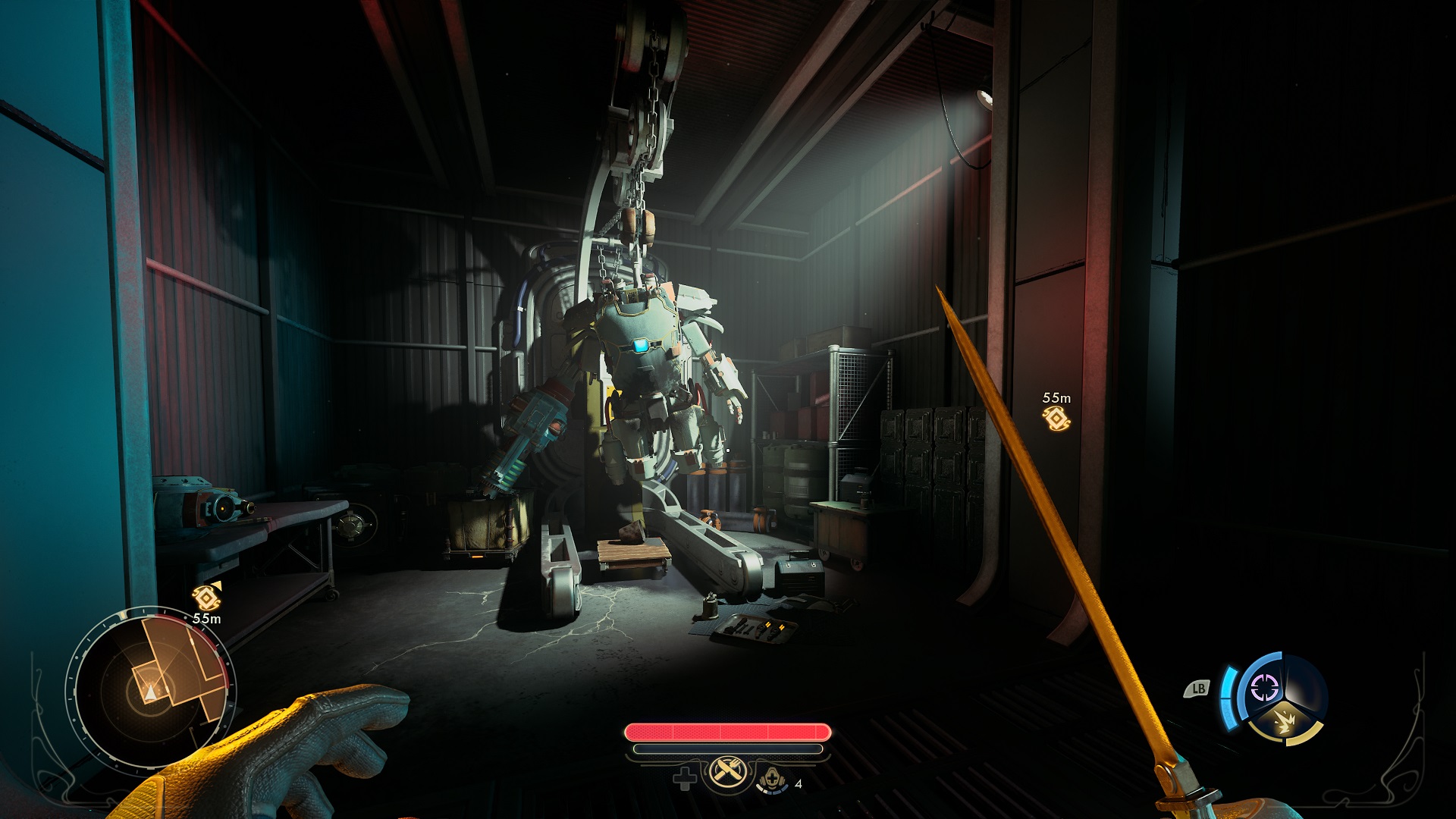
Task: Click the player arrow on the minimap
Action: (152, 692)
